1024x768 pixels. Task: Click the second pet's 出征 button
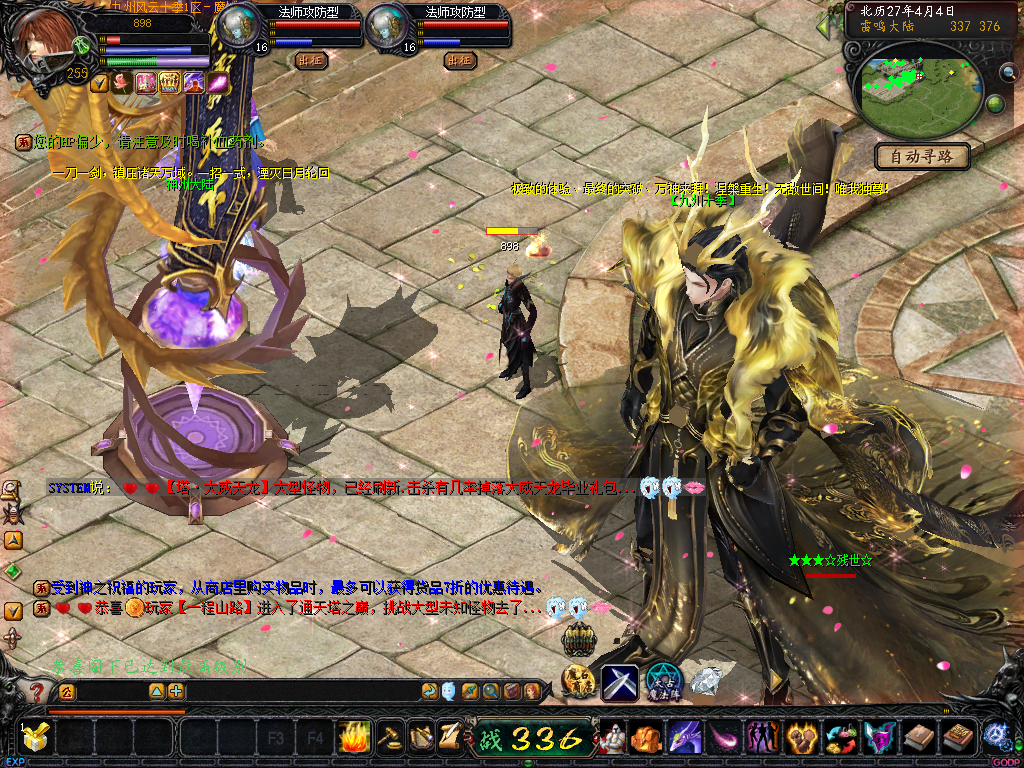[x=459, y=60]
